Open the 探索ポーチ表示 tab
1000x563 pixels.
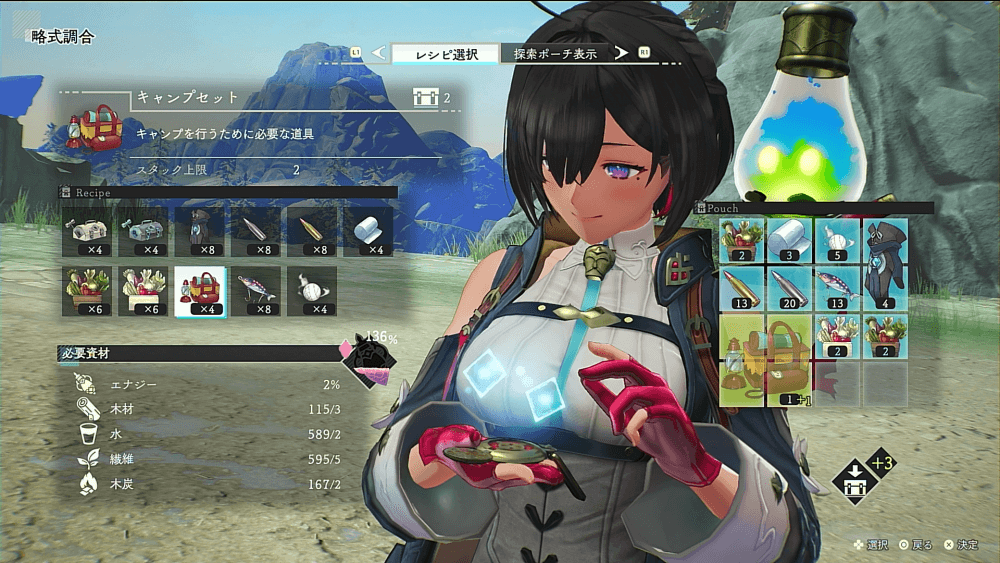[x=555, y=53]
